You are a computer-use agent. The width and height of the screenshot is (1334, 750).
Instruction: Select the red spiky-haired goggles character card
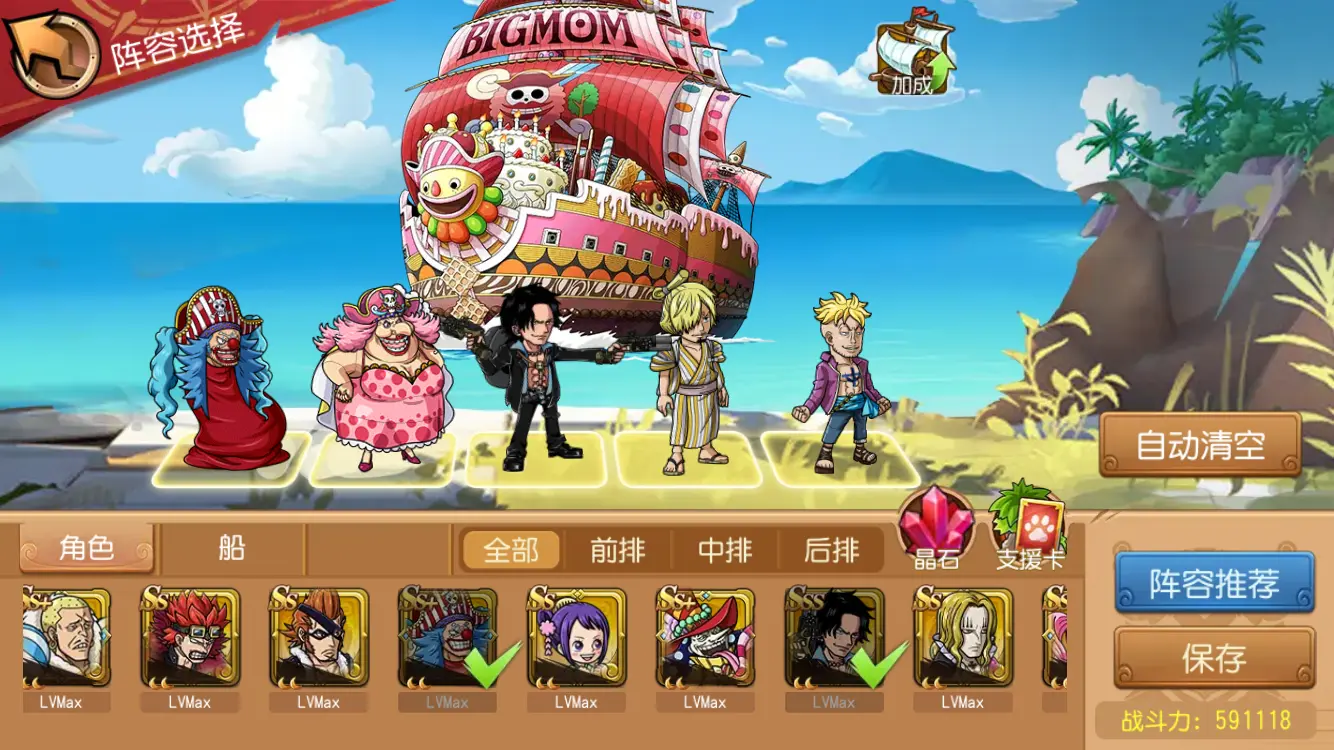[x=190, y=637]
